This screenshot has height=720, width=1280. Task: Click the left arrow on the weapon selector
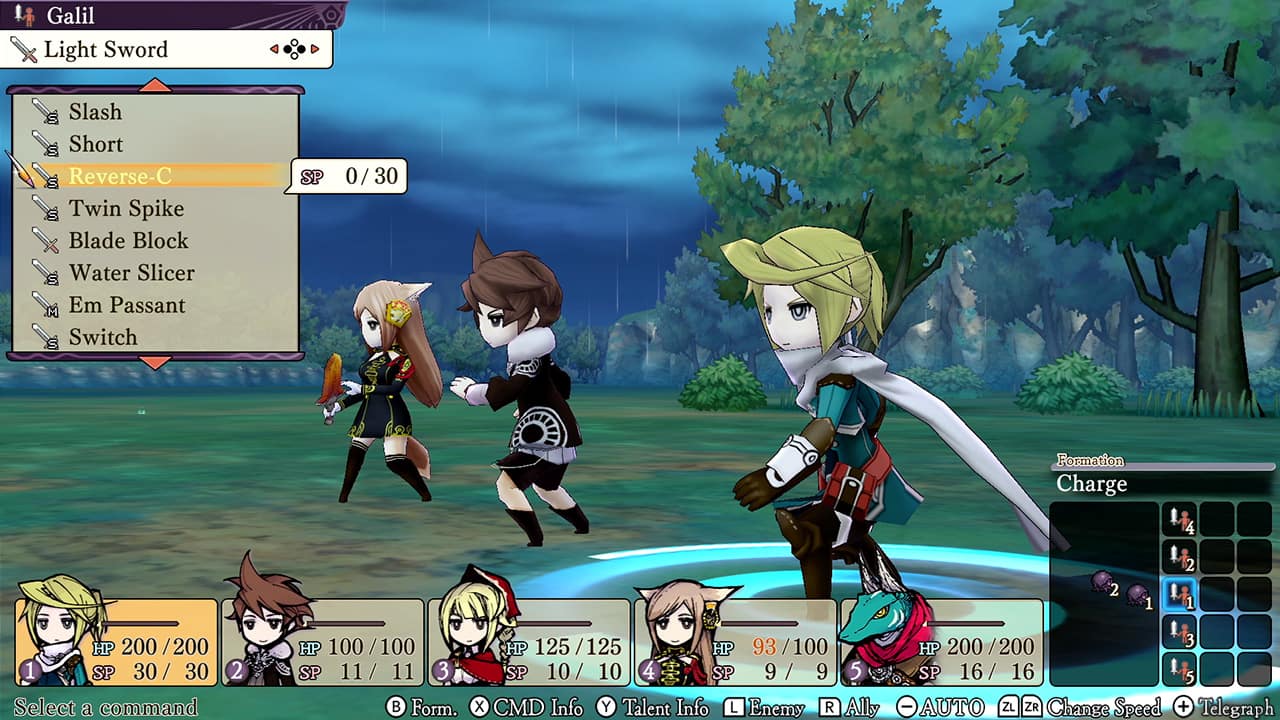pos(272,47)
